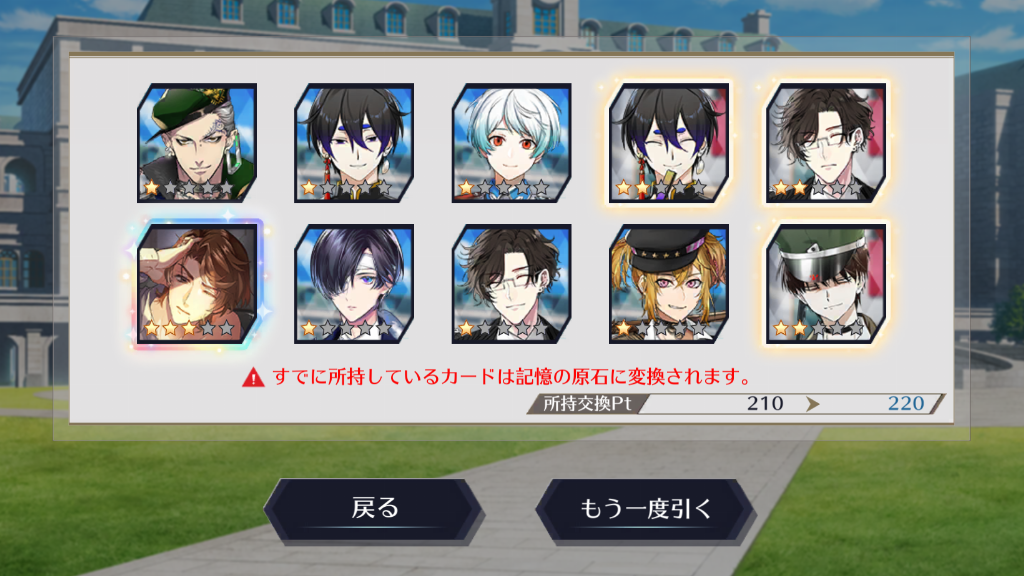
Task: Select the winking black-haired two-star card
Action: [669, 143]
